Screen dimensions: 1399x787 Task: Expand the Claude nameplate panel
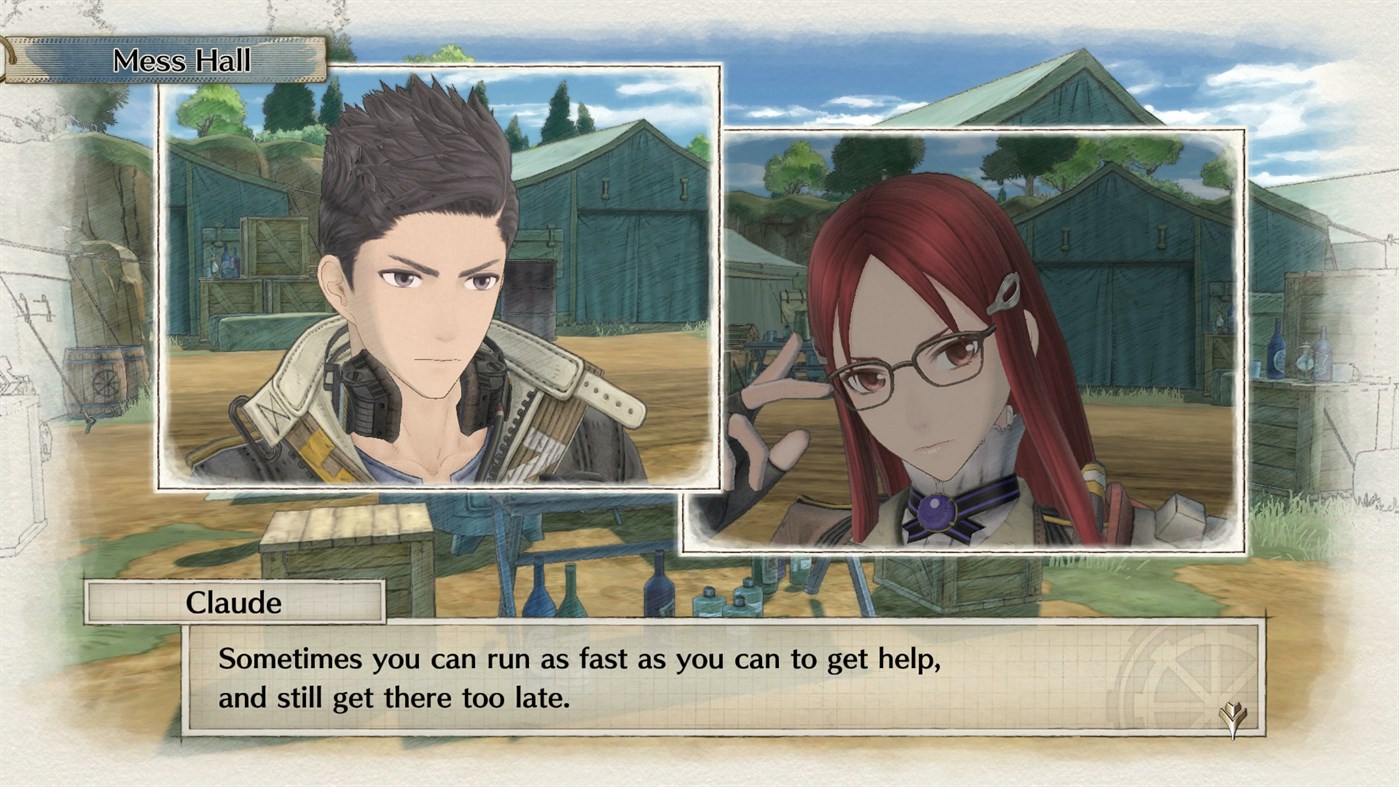pos(235,601)
